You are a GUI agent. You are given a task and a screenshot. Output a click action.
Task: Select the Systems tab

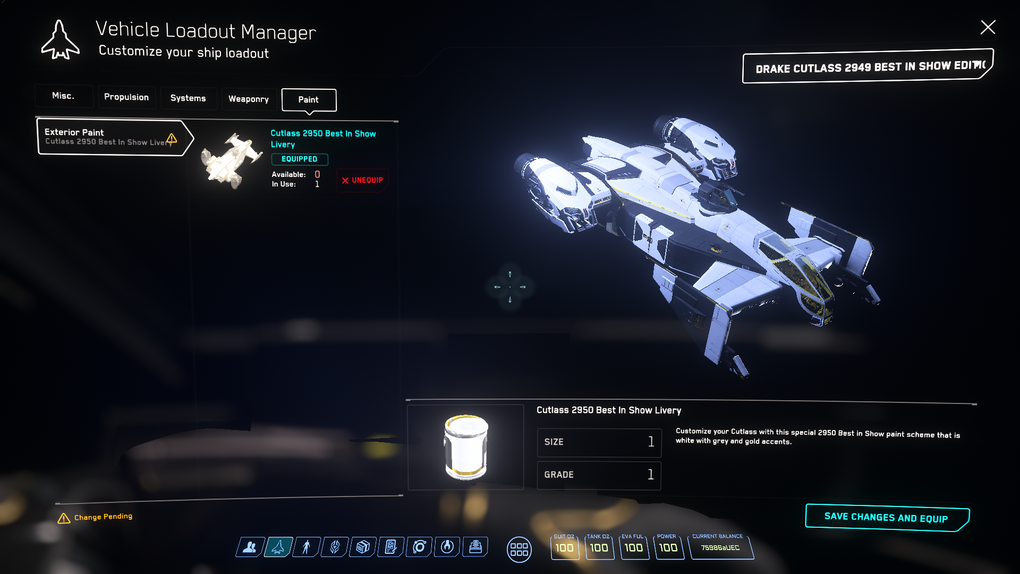(188, 98)
